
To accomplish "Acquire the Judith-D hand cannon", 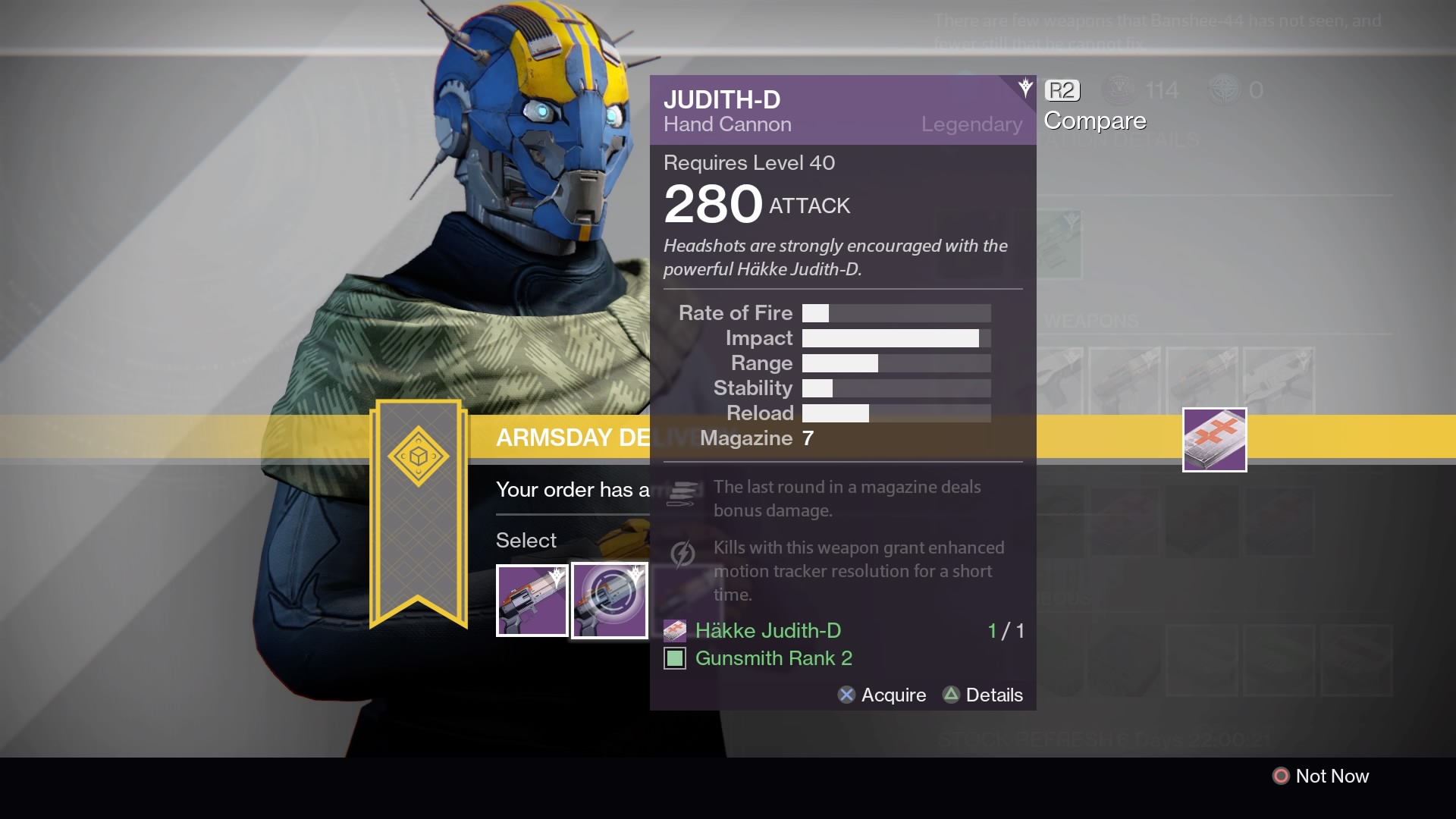I will (x=883, y=695).
